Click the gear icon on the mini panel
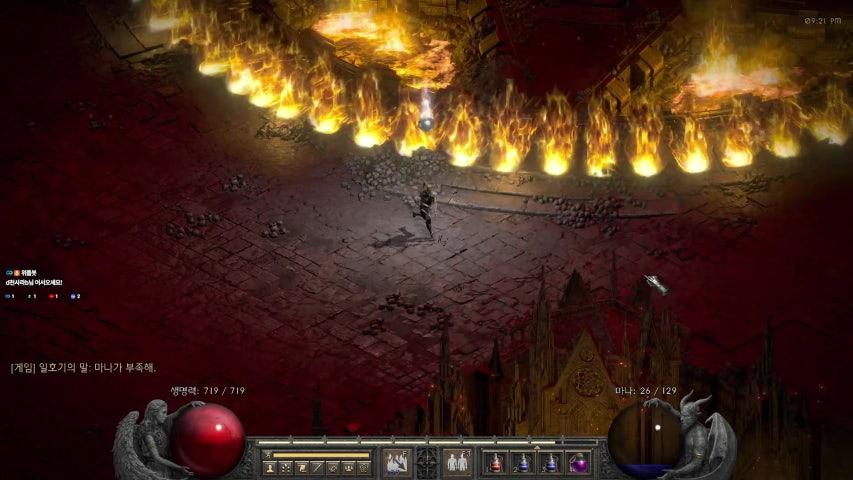This screenshot has width=853, height=480. coord(363,467)
